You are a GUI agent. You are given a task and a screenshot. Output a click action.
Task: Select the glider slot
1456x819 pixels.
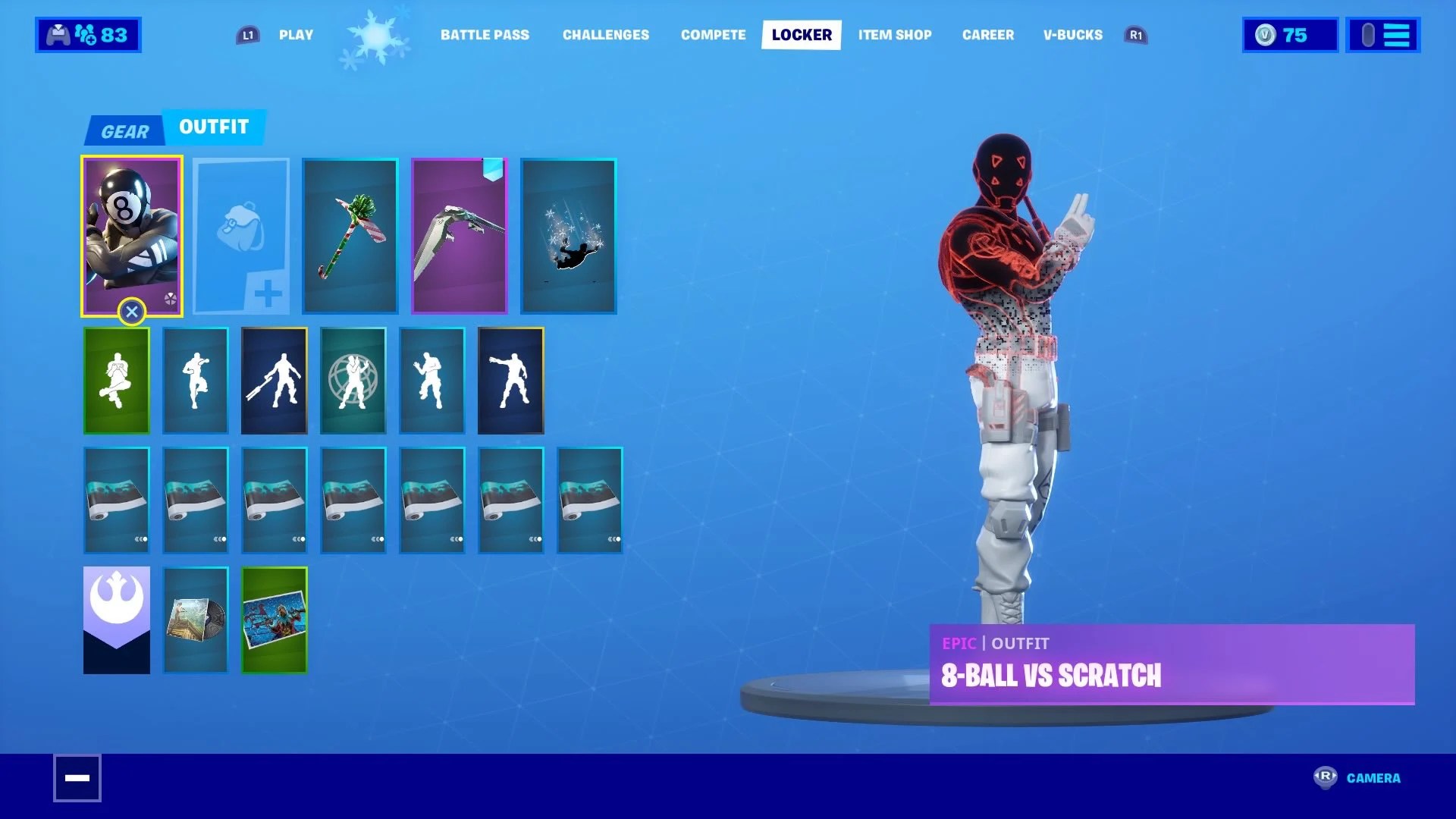click(x=460, y=235)
